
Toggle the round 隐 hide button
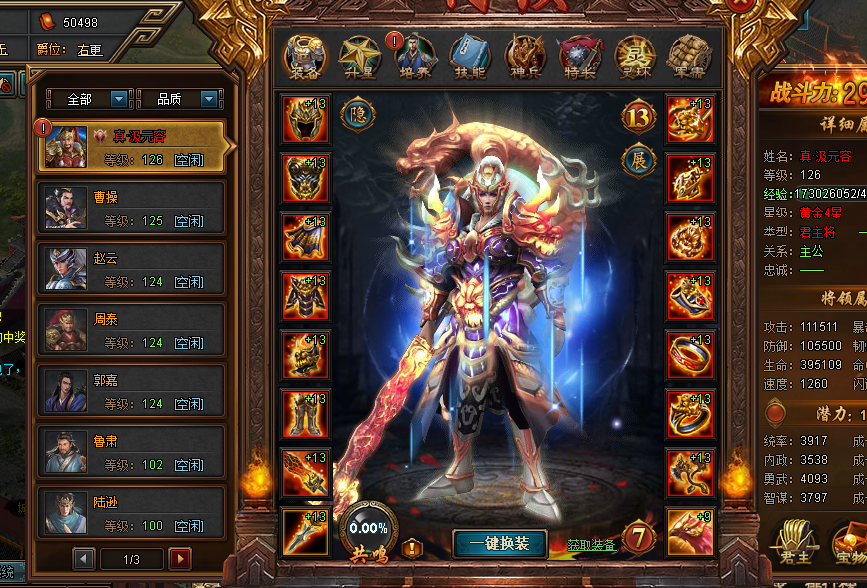tap(358, 114)
